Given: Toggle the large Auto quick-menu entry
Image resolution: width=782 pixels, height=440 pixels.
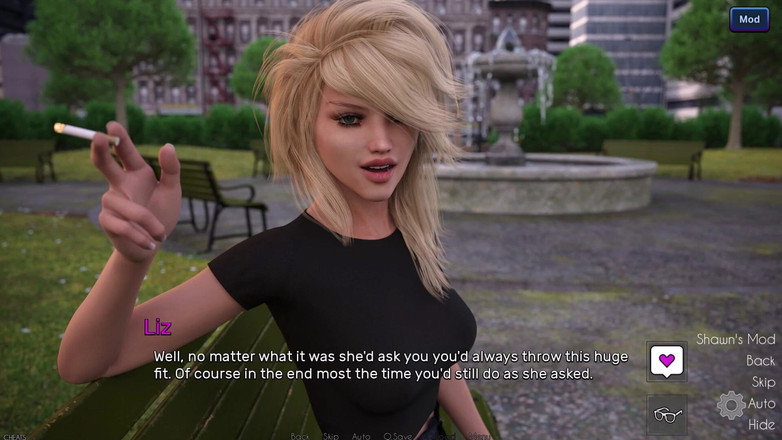Looking at the screenshot, I should click(x=761, y=403).
